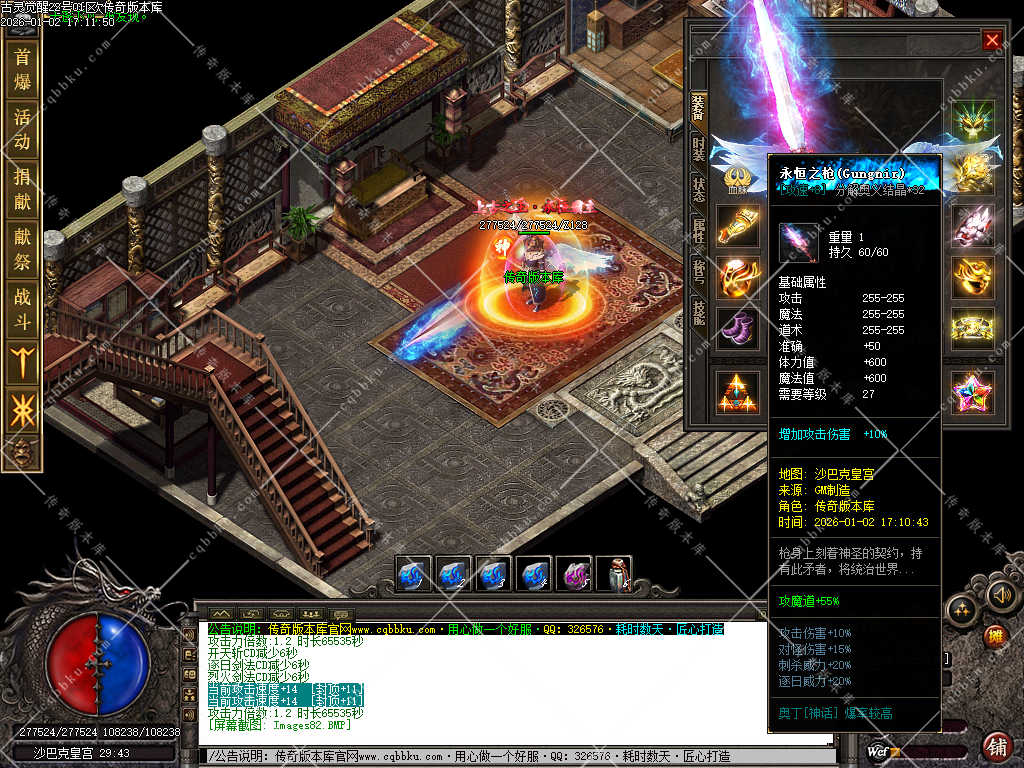Viewport: 1024px width, 768px height.
Task: Open the 活动 events menu
Action: (x=22, y=129)
